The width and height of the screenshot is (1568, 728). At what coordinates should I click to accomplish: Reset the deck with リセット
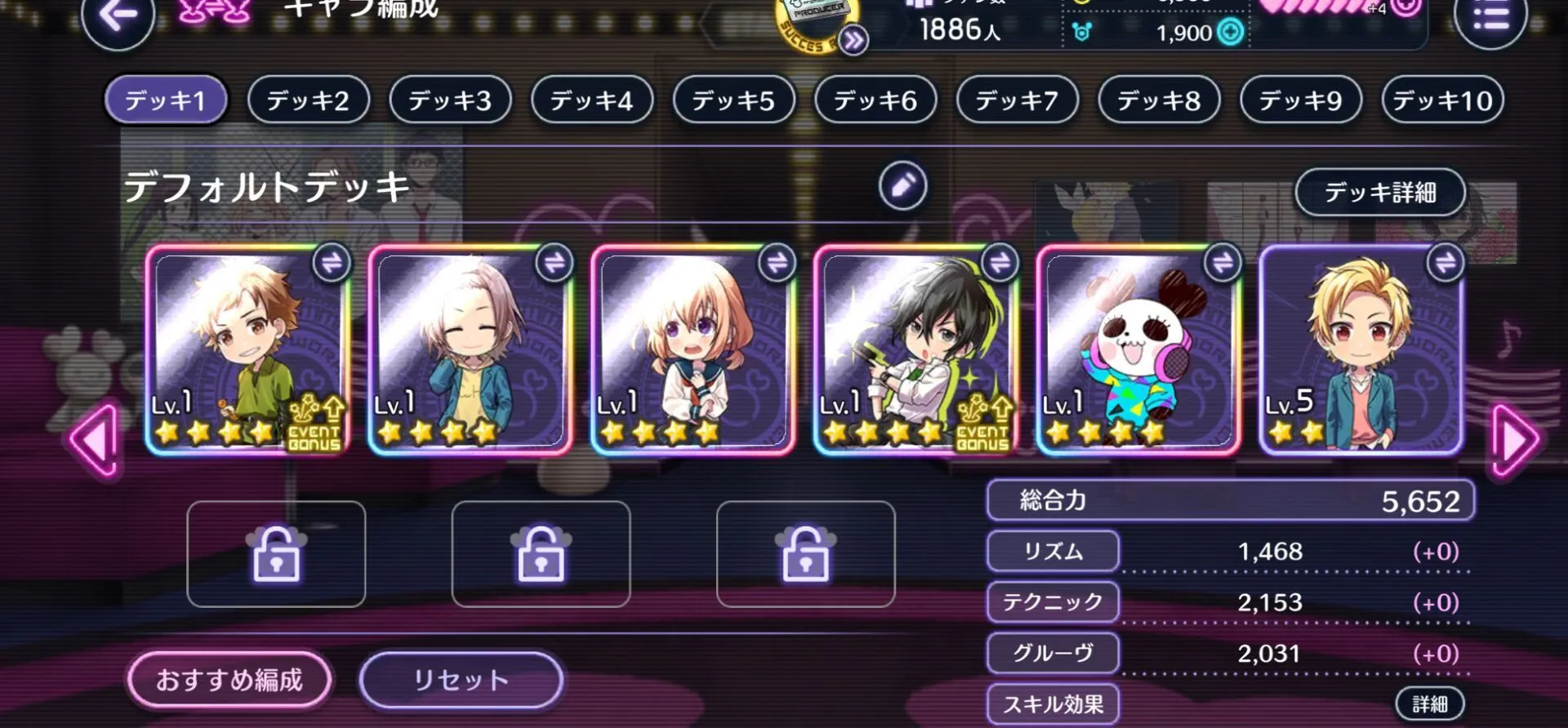point(461,679)
